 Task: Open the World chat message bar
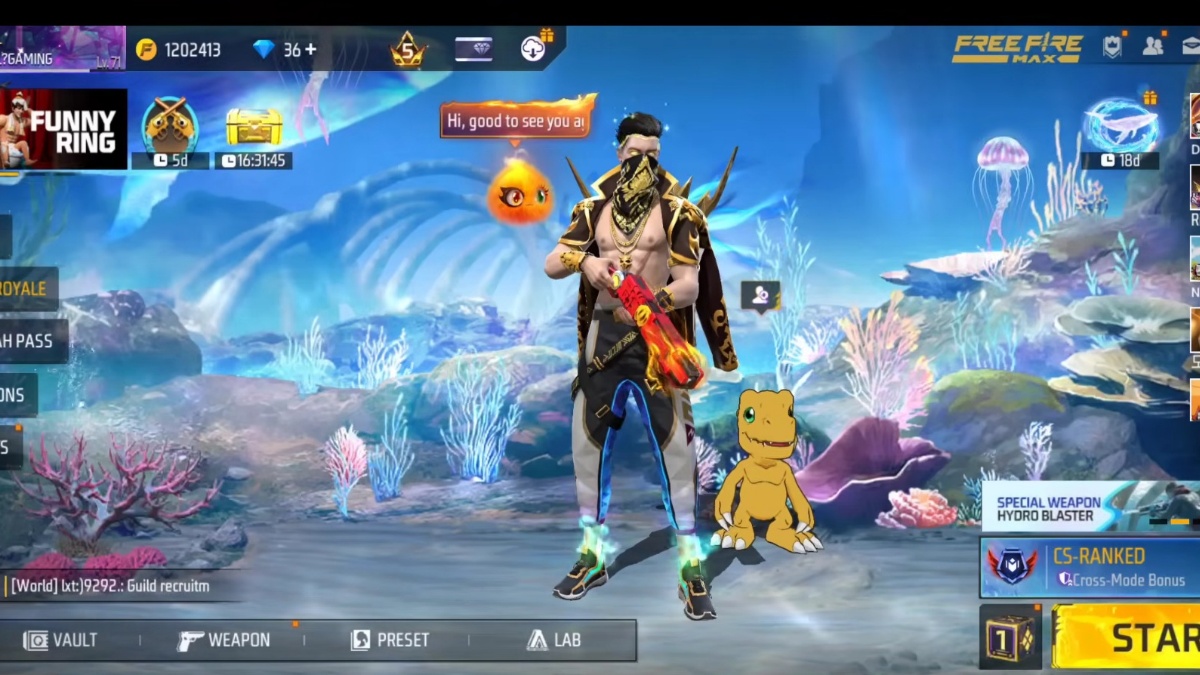click(120, 586)
